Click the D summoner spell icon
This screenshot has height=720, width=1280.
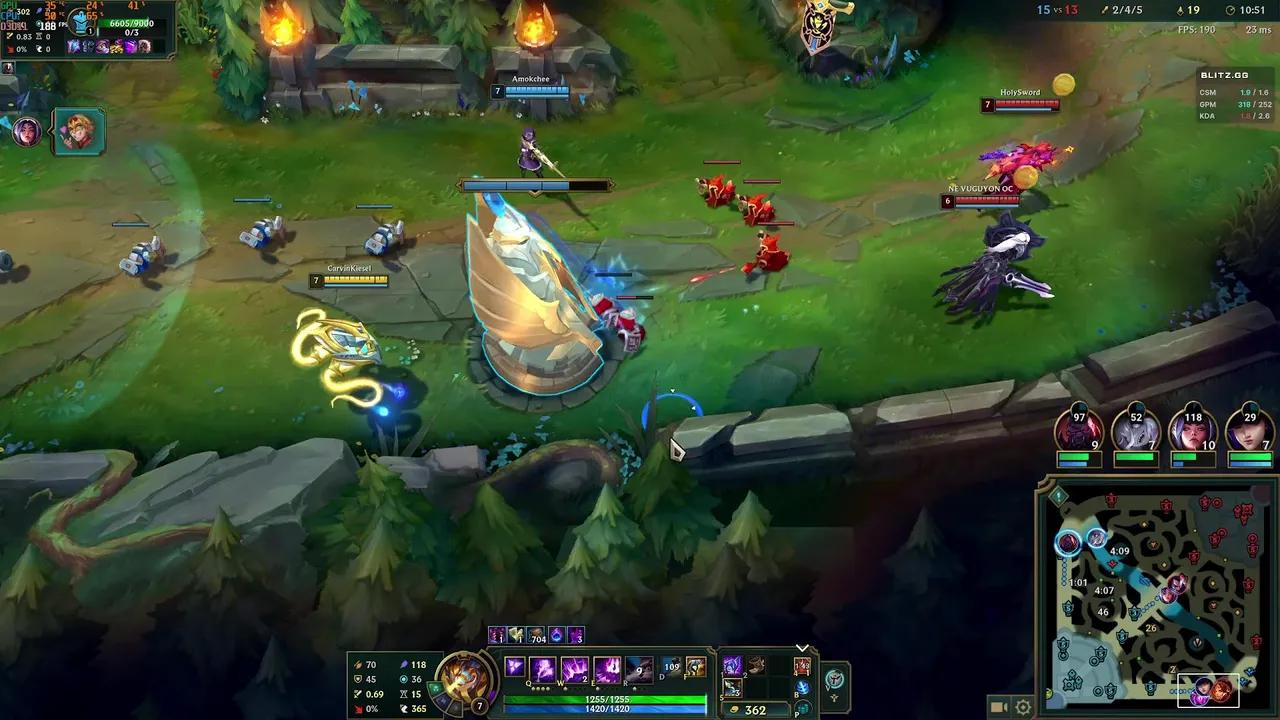tap(670, 667)
